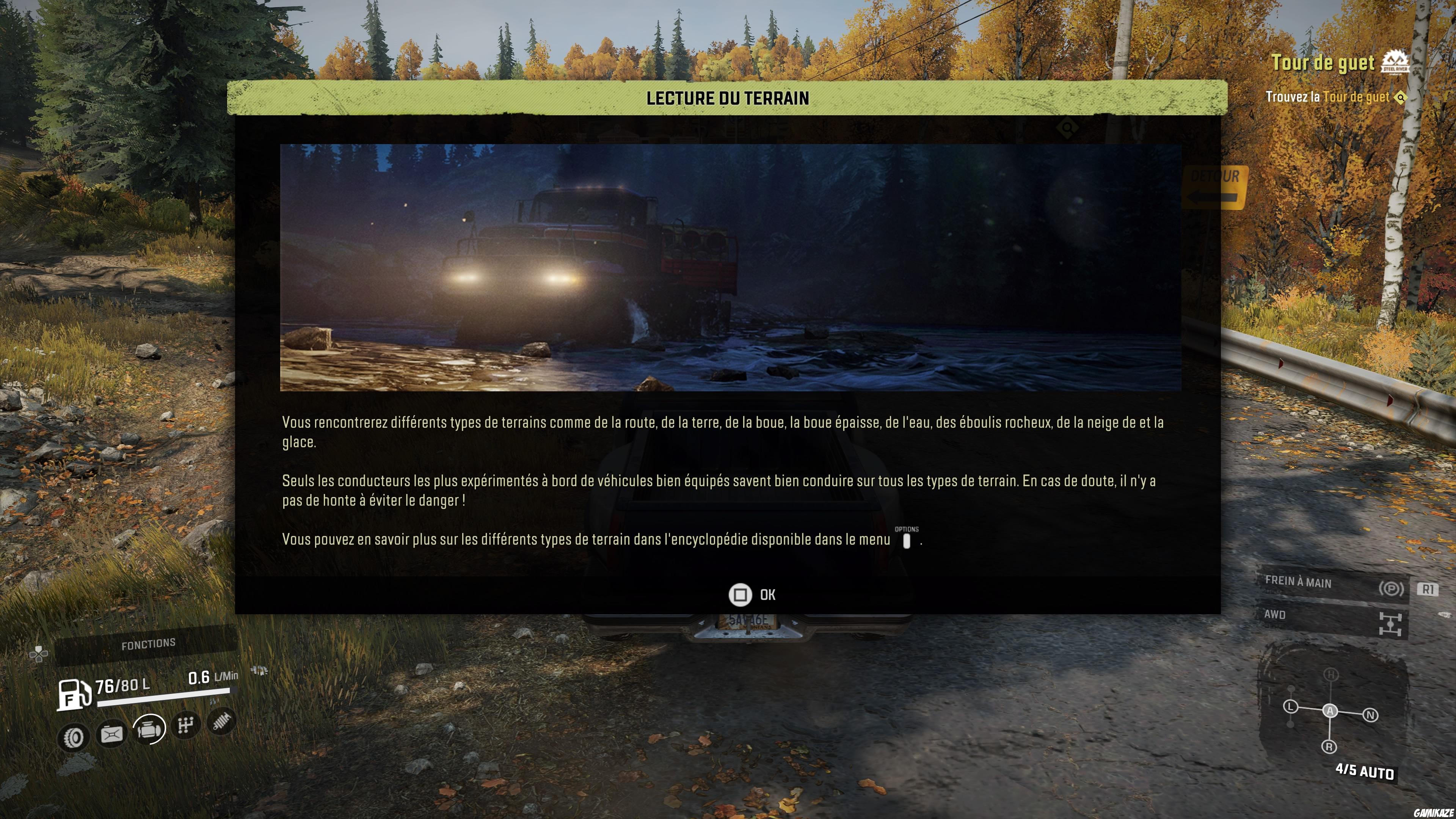Open the Tour de guet objective tracker
The width and height of the screenshot is (1456, 819).
click(x=1323, y=63)
